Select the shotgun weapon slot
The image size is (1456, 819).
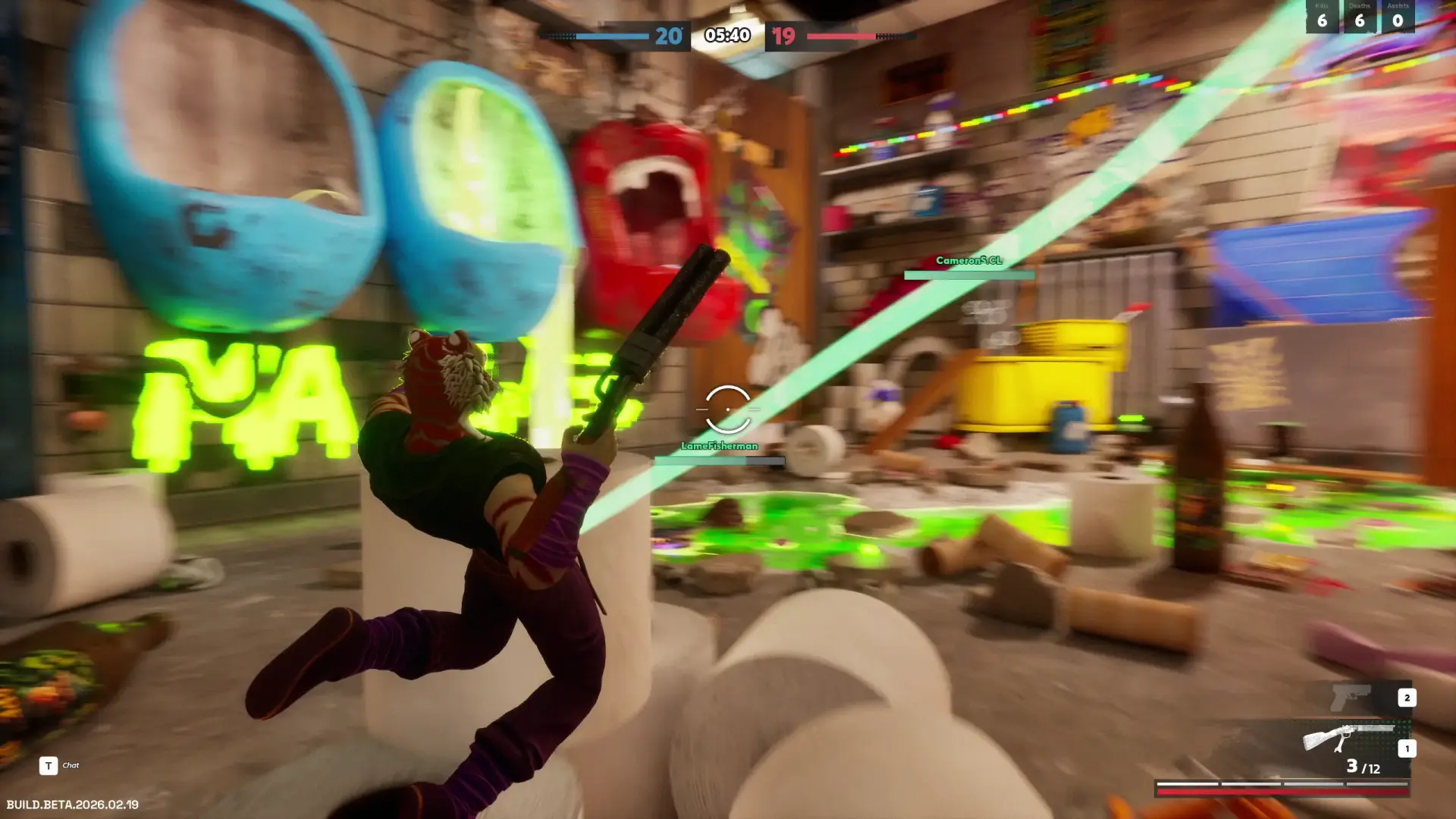(x=1348, y=738)
